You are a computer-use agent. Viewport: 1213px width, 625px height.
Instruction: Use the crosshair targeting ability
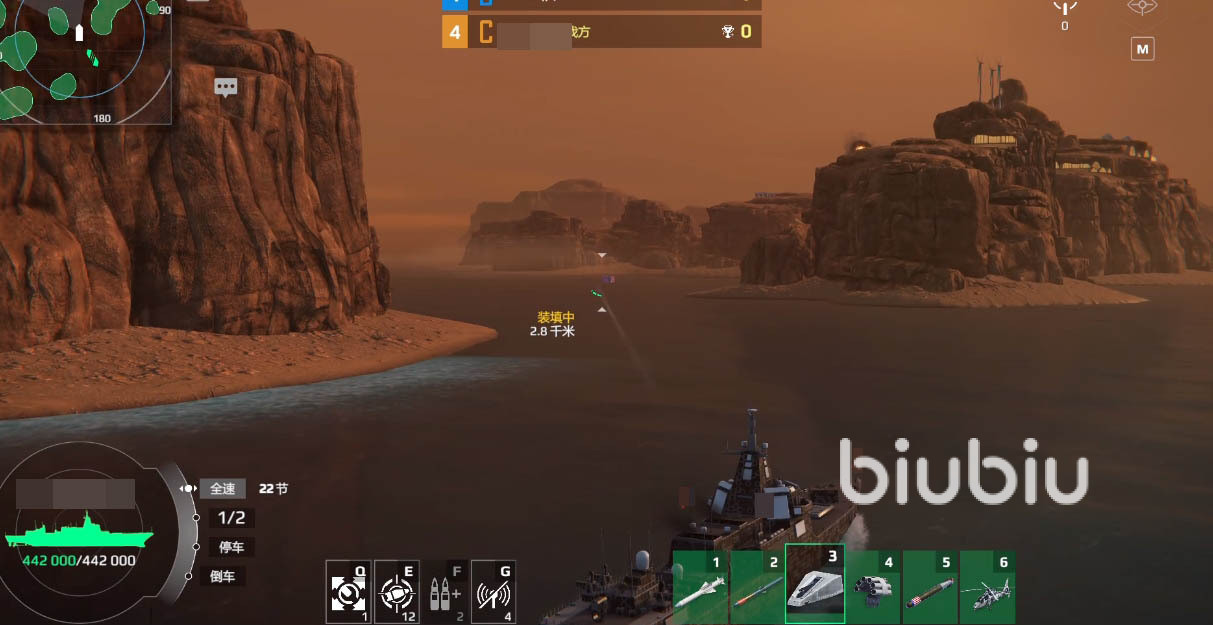point(396,593)
